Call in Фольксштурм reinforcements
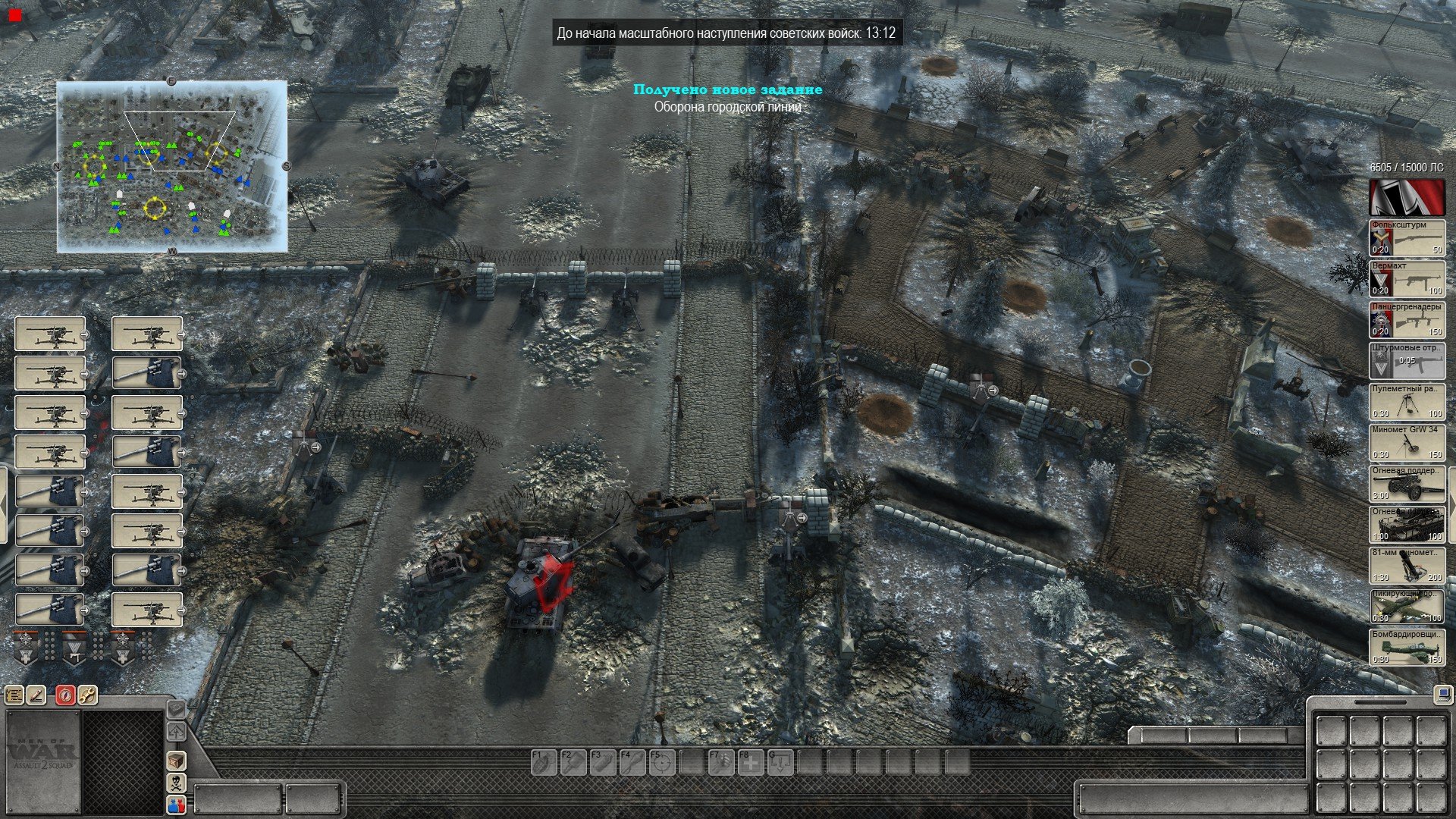The image size is (1456, 819). coord(1407,238)
